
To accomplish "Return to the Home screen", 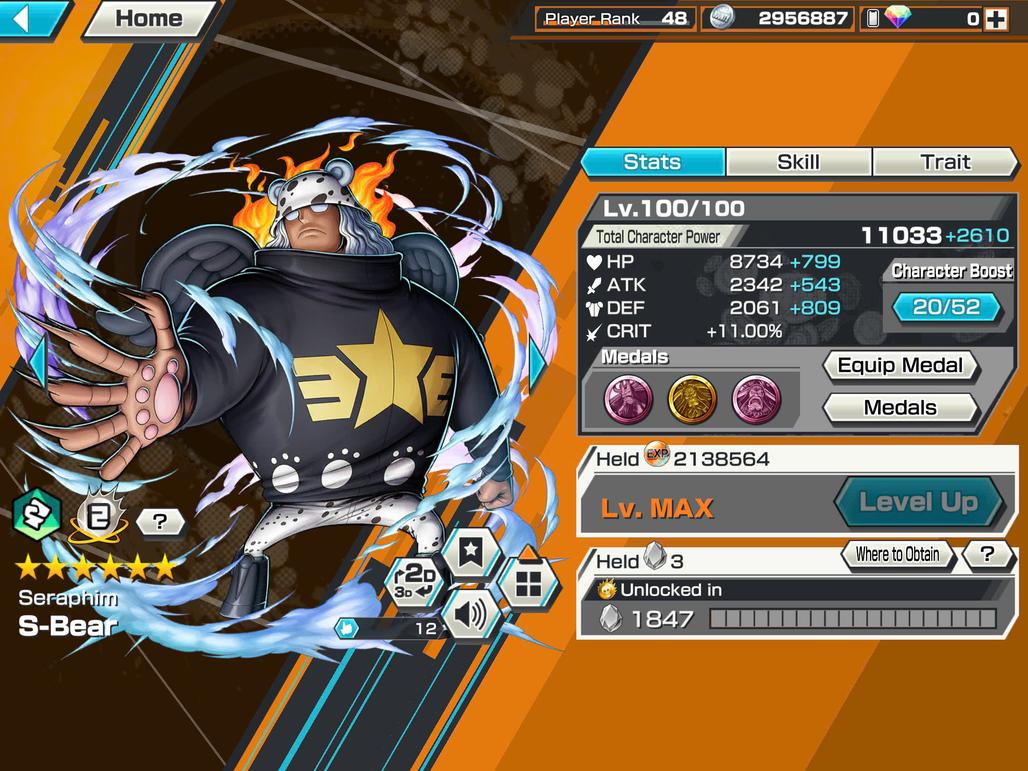I will [148, 18].
